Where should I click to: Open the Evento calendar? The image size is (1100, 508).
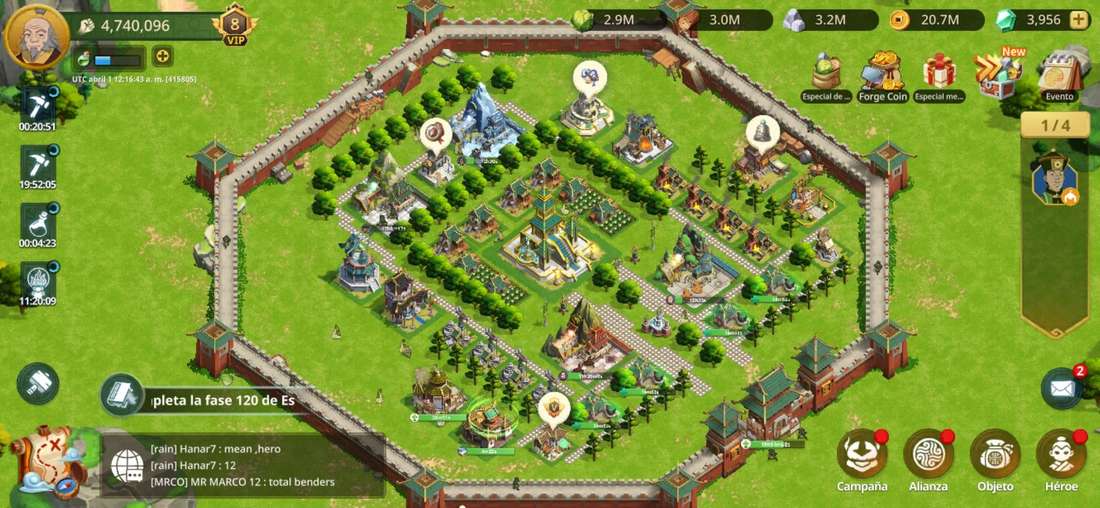(1059, 76)
